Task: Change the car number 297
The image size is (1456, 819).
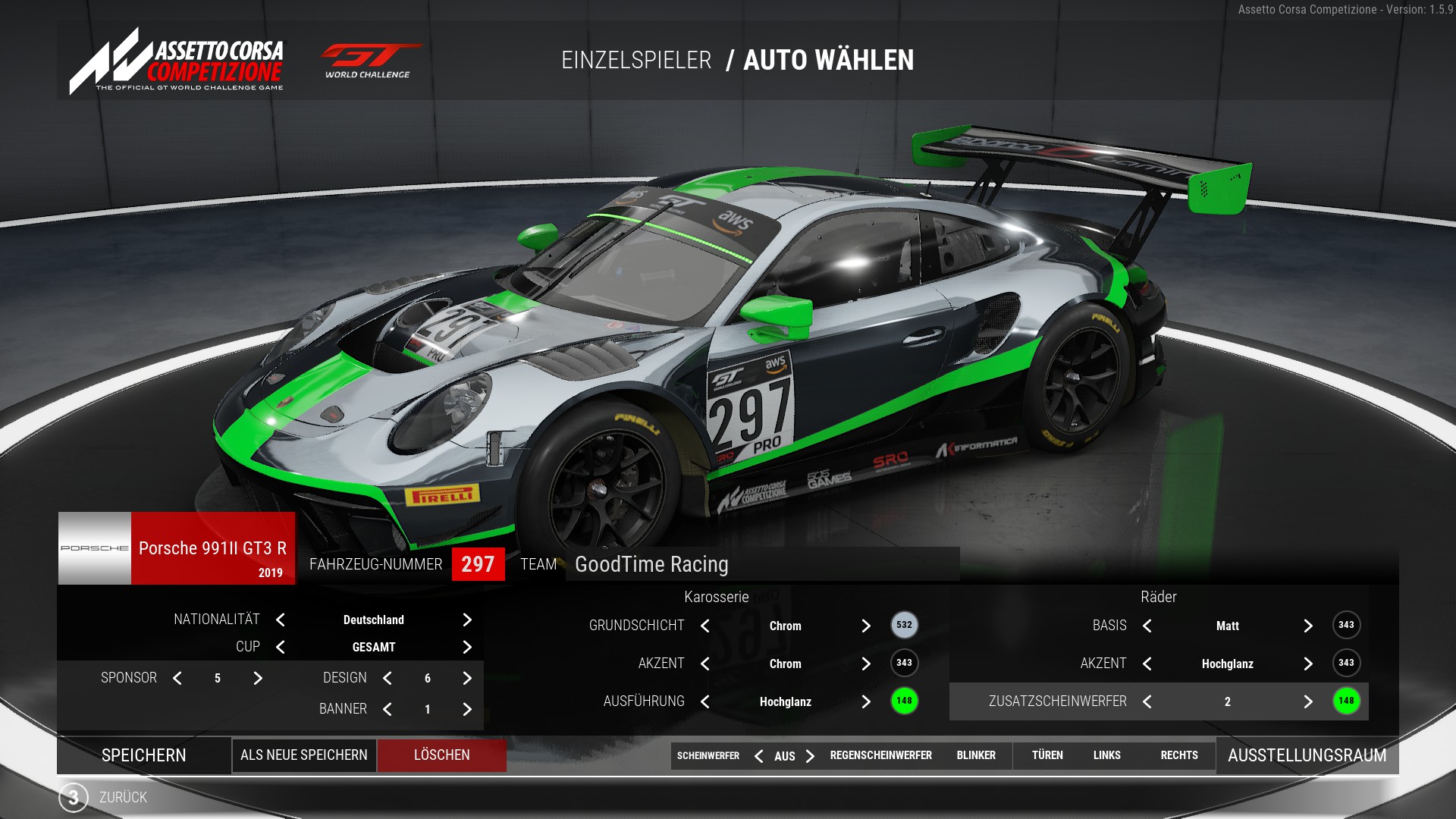Action: click(478, 564)
